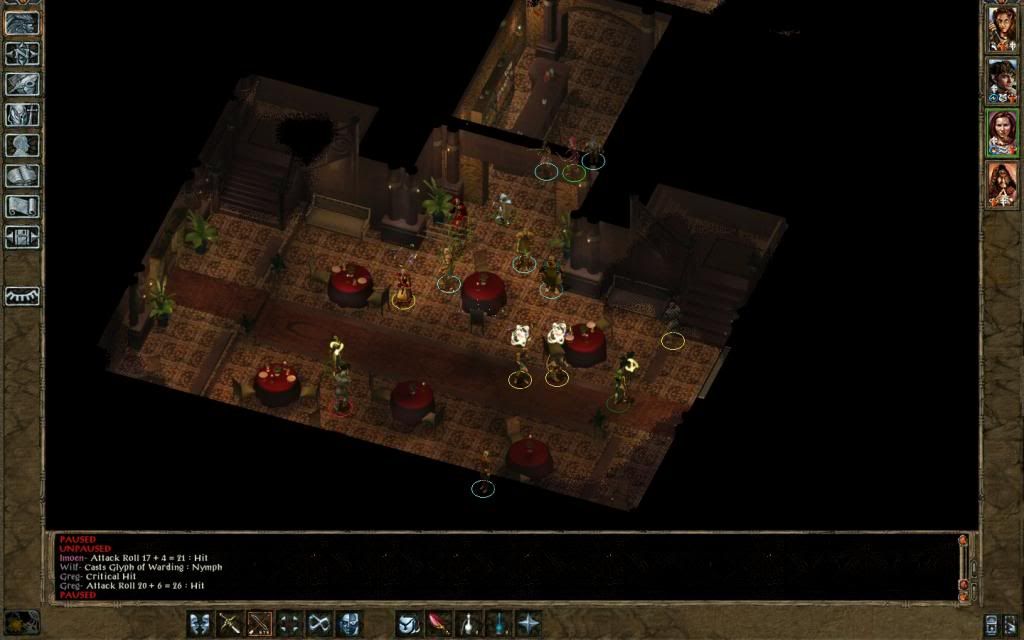Activate the white theater mask action button
Screen dimensions: 1024x640
200,623
